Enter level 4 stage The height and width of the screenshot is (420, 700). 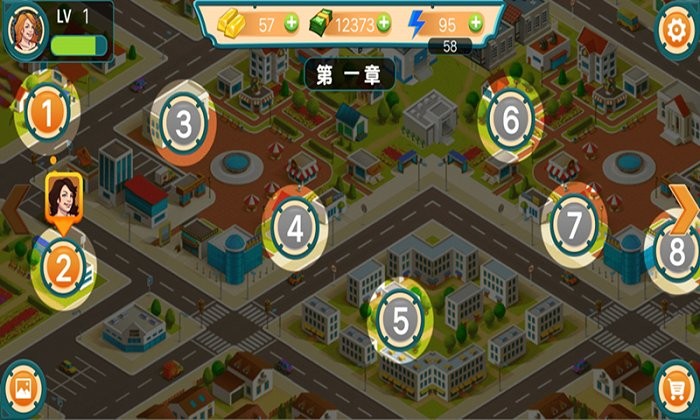[294, 230]
